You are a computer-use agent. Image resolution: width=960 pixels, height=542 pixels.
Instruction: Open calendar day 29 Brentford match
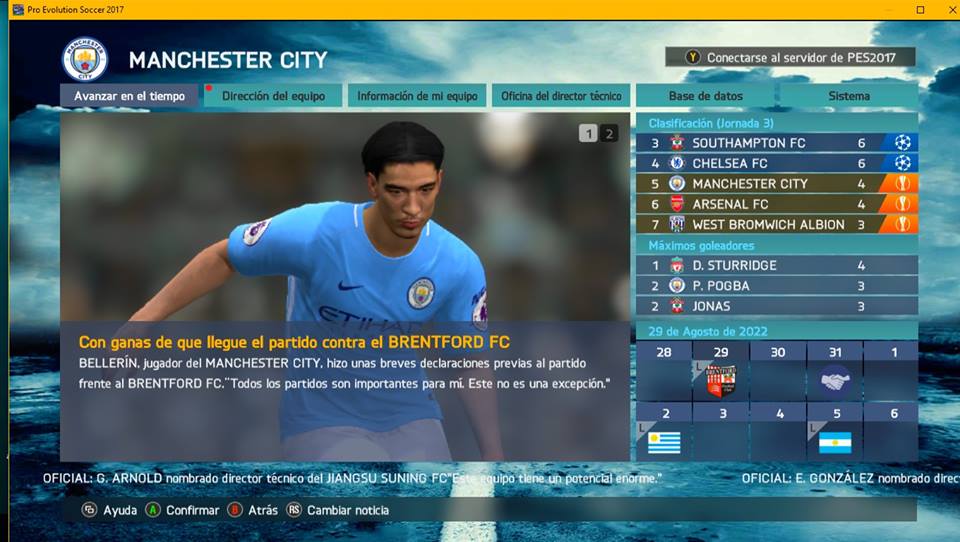pos(720,372)
